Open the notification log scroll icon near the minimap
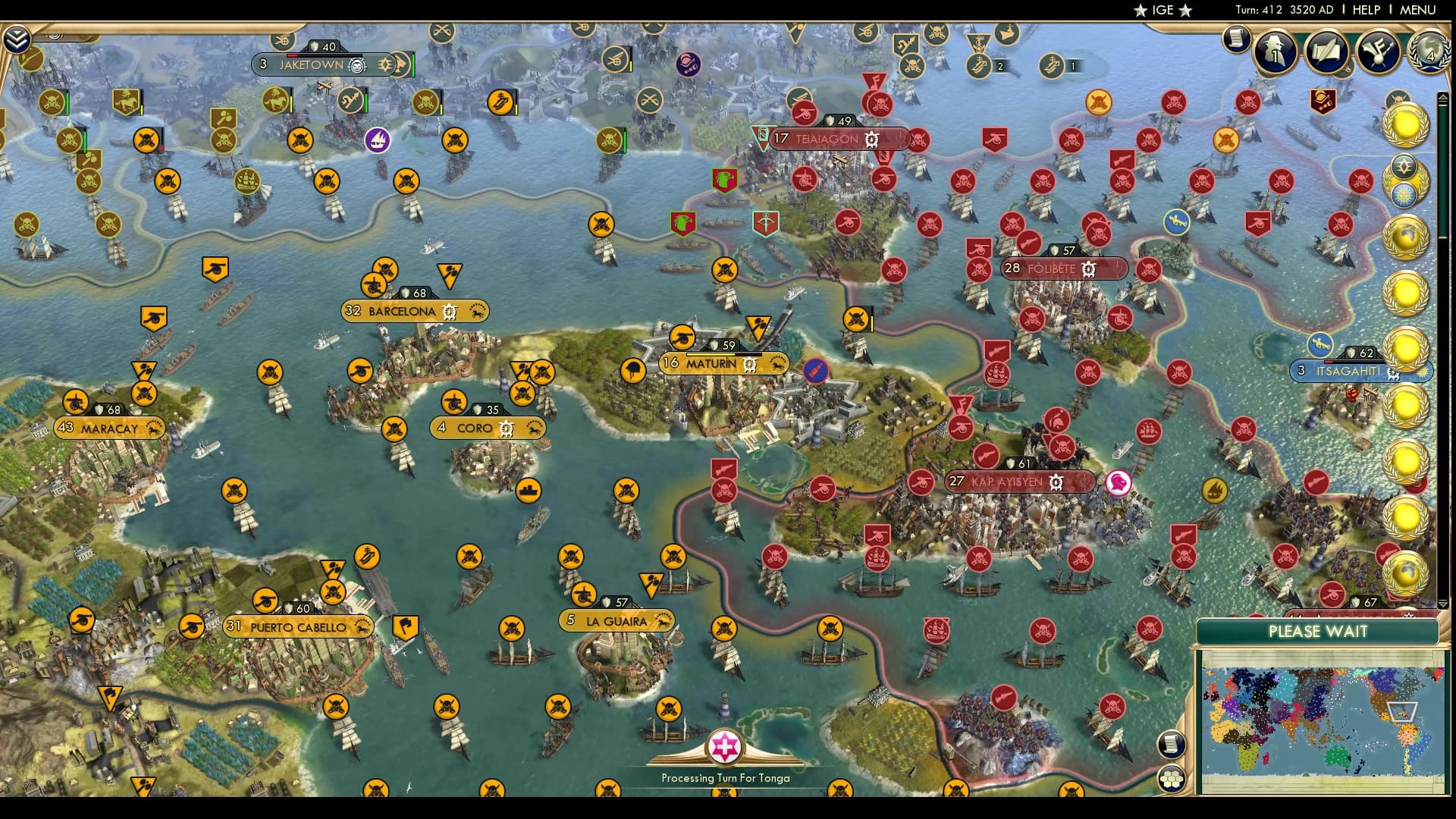Image resolution: width=1456 pixels, height=819 pixels. 1171,743
